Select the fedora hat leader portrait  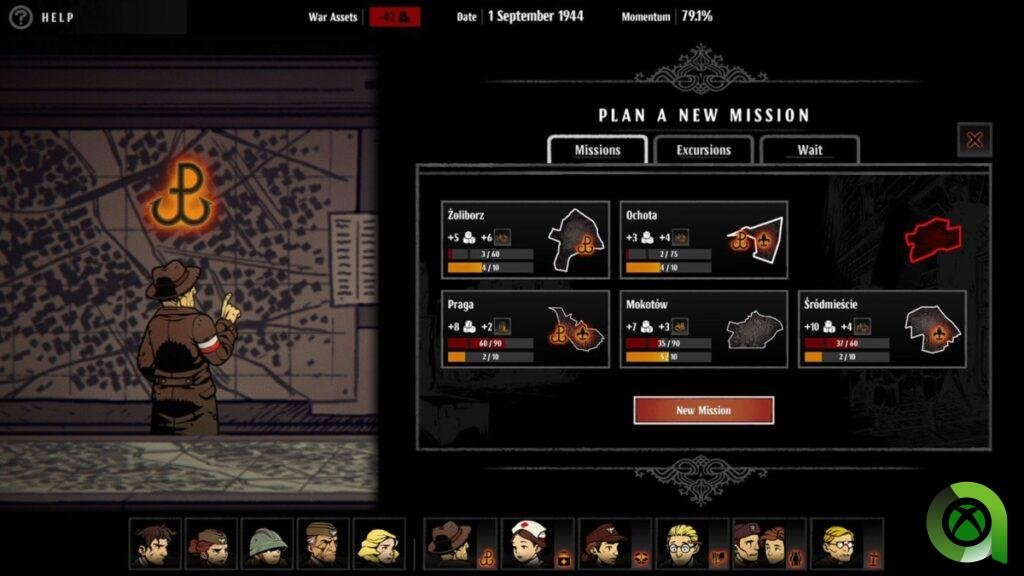click(450, 543)
